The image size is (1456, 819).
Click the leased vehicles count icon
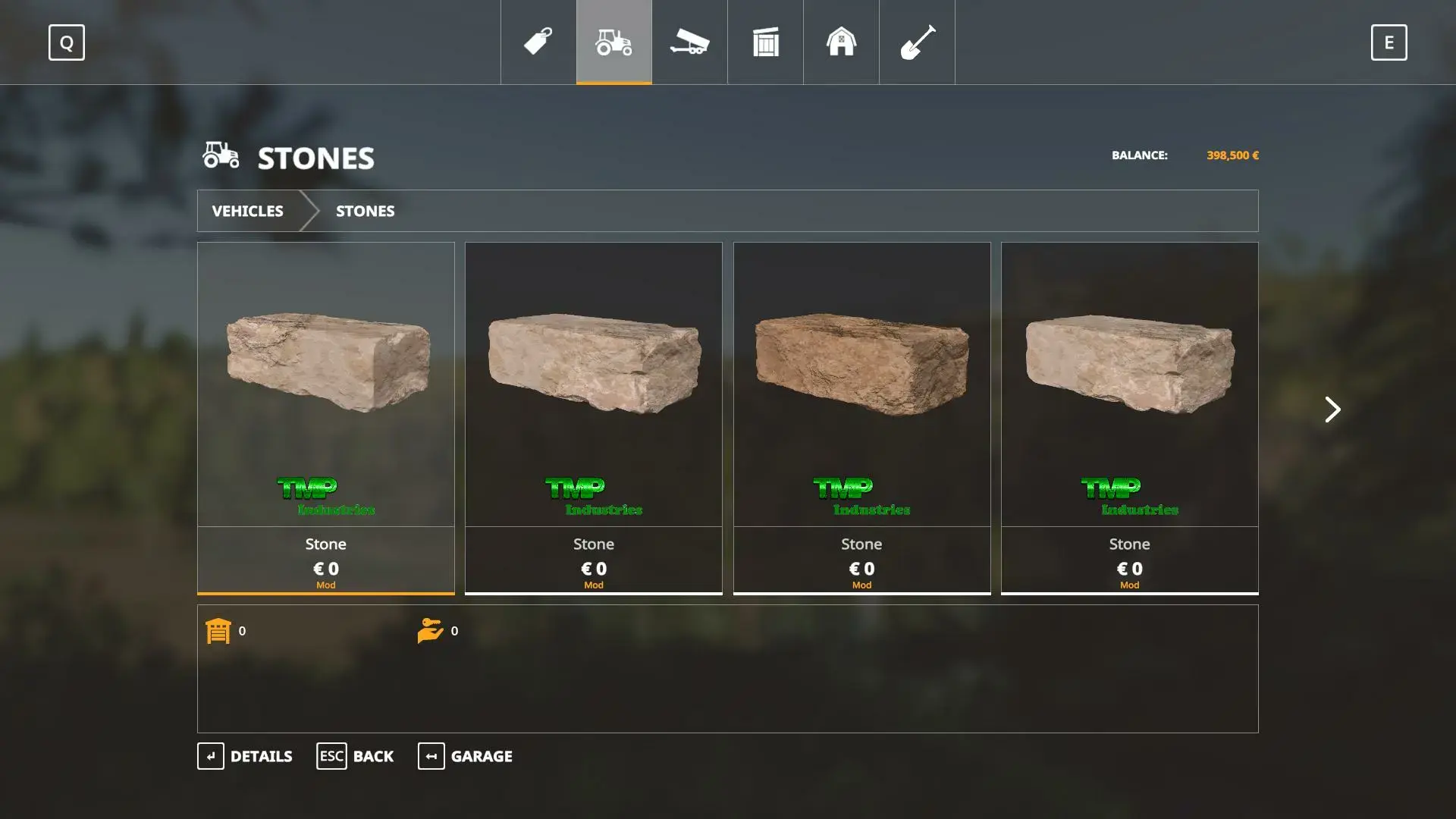point(431,630)
